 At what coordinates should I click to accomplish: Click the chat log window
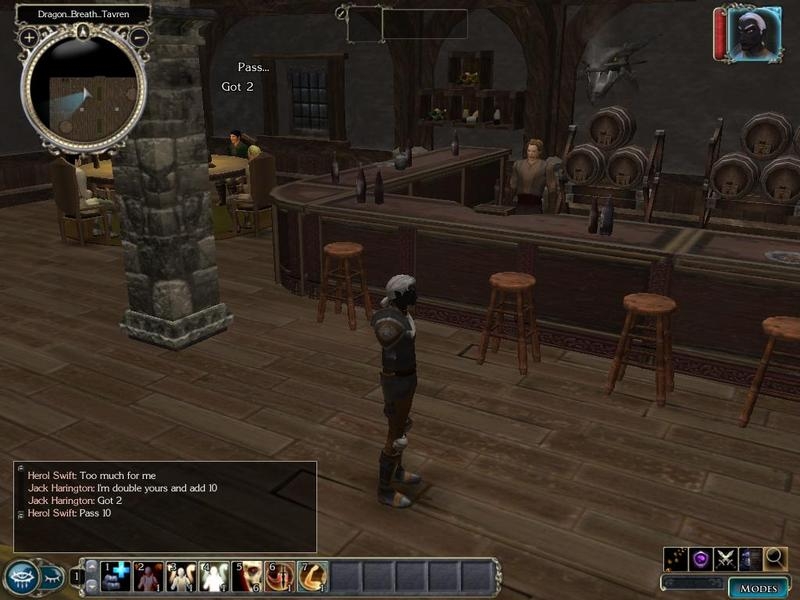pyautogui.click(x=165, y=506)
